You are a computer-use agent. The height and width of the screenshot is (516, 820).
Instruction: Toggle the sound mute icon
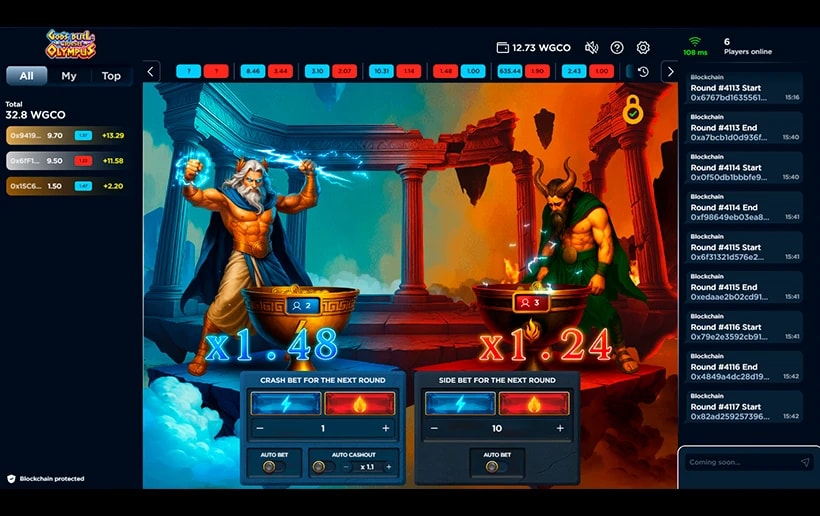pyautogui.click(x=591, y=48)
